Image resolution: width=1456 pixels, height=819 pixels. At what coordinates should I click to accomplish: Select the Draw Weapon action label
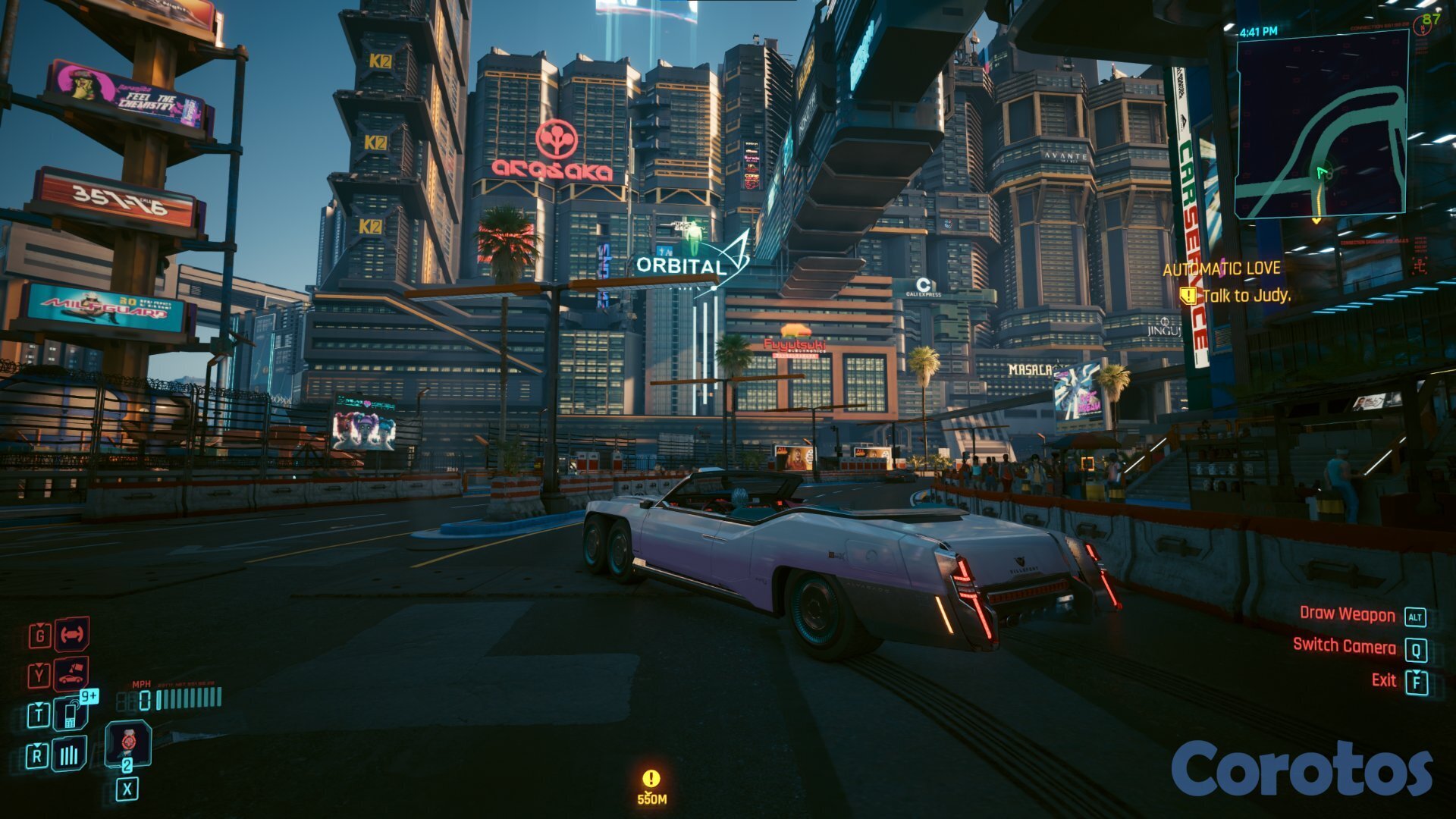pos(1347,614)
